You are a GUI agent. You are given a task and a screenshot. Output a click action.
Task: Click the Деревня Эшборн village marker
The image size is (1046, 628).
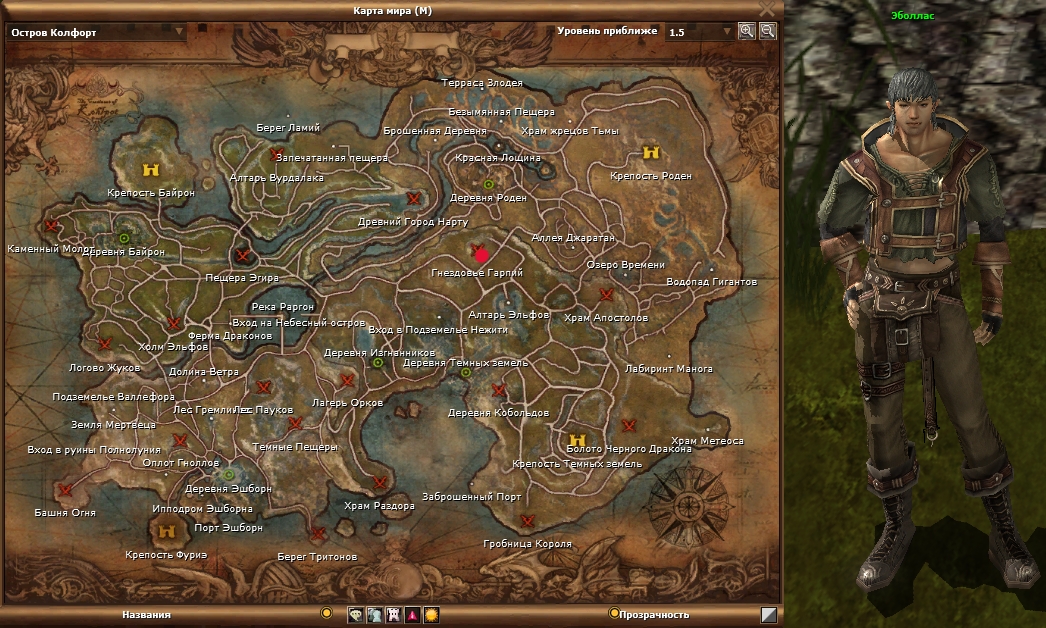[x=228, y=474]
